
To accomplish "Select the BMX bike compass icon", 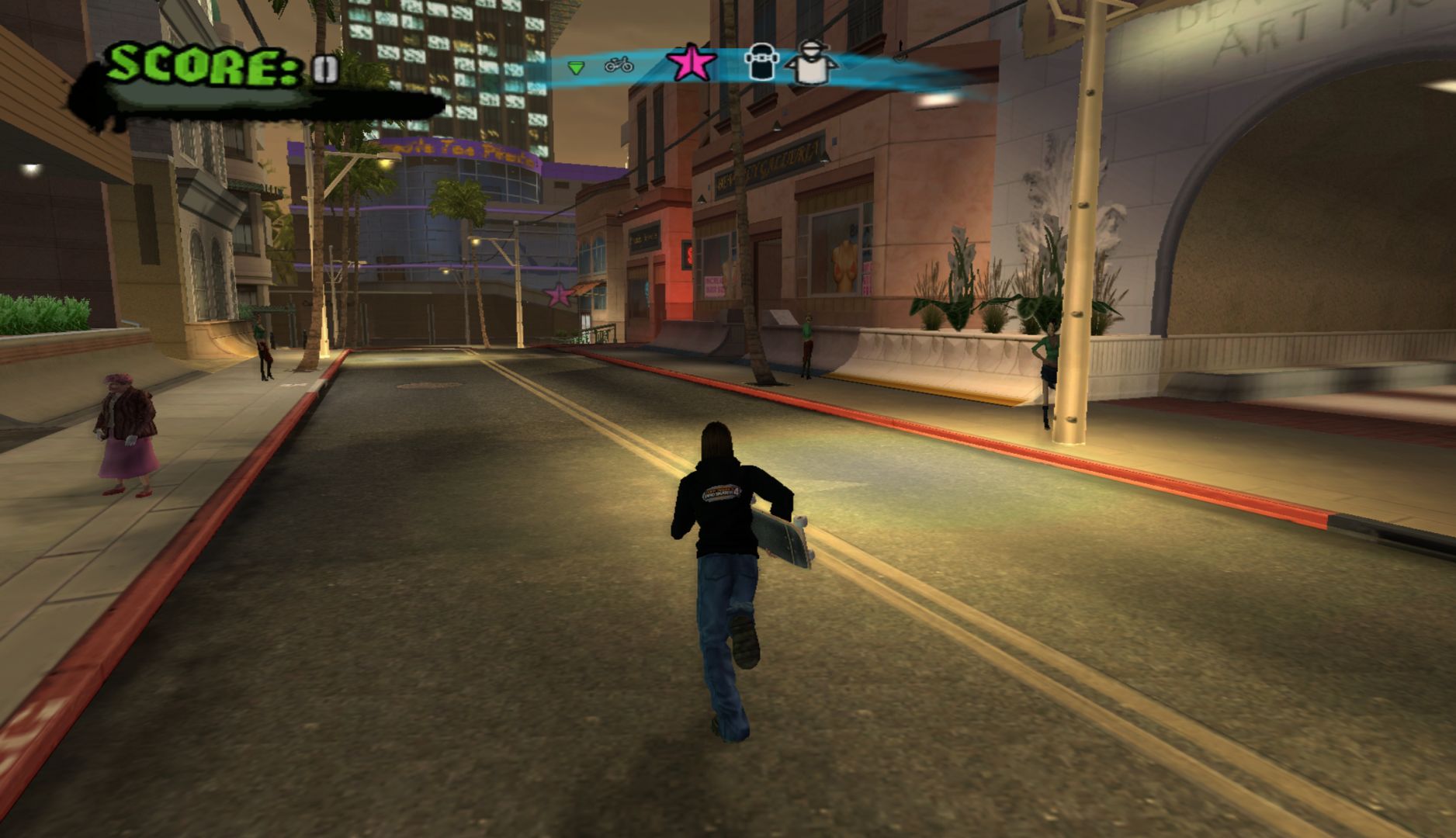I will tap(619, 65).
